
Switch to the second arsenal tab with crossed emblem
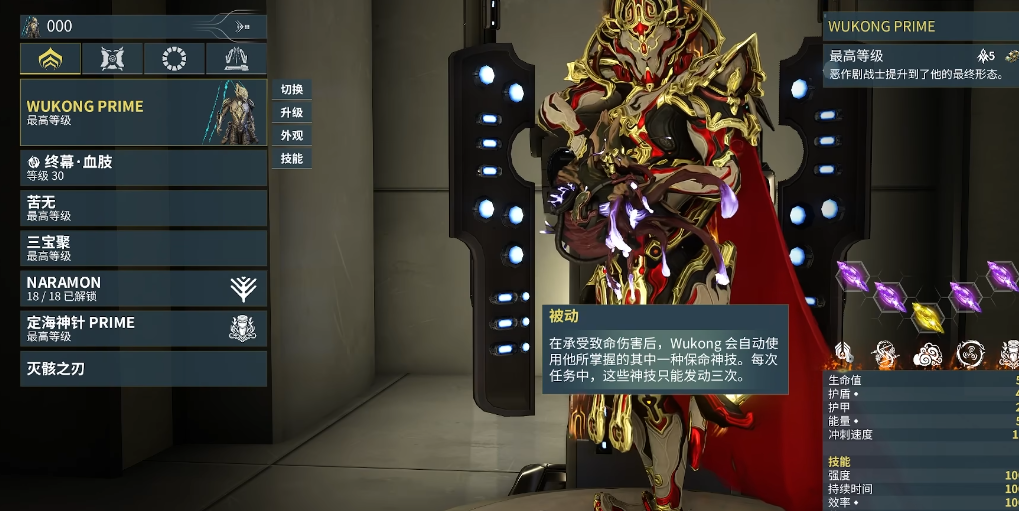(x=113, y=60)
